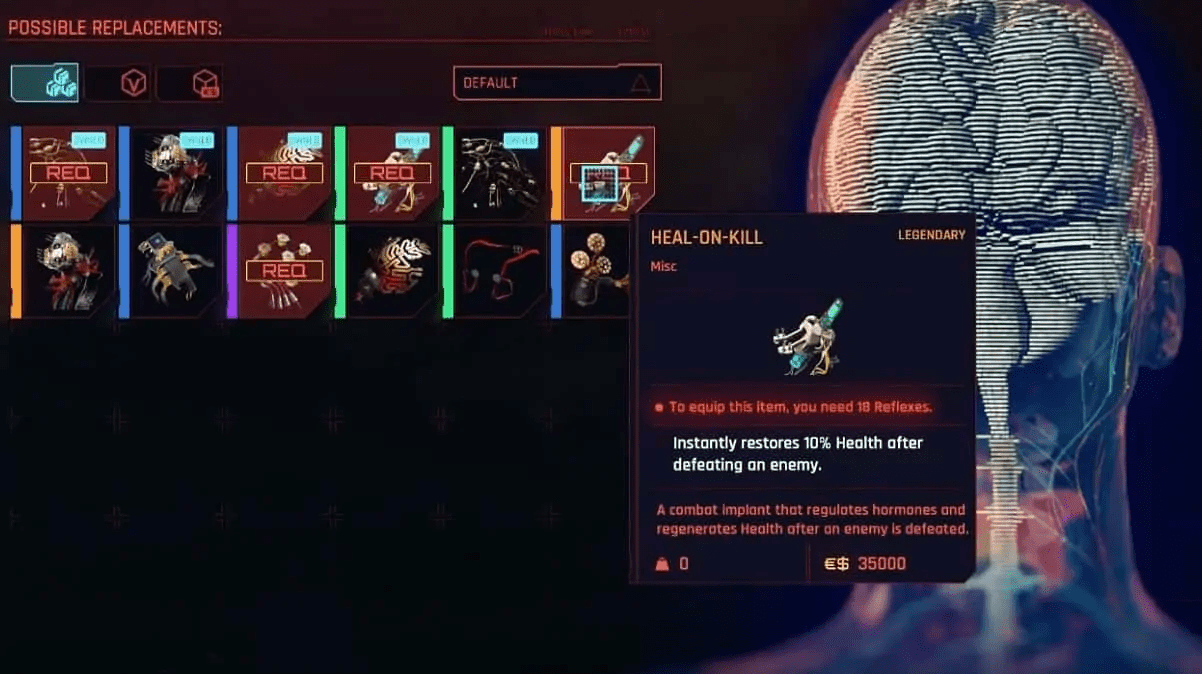
Task: Switch to the V-marked cube filter tab
Action: [119, 83]
